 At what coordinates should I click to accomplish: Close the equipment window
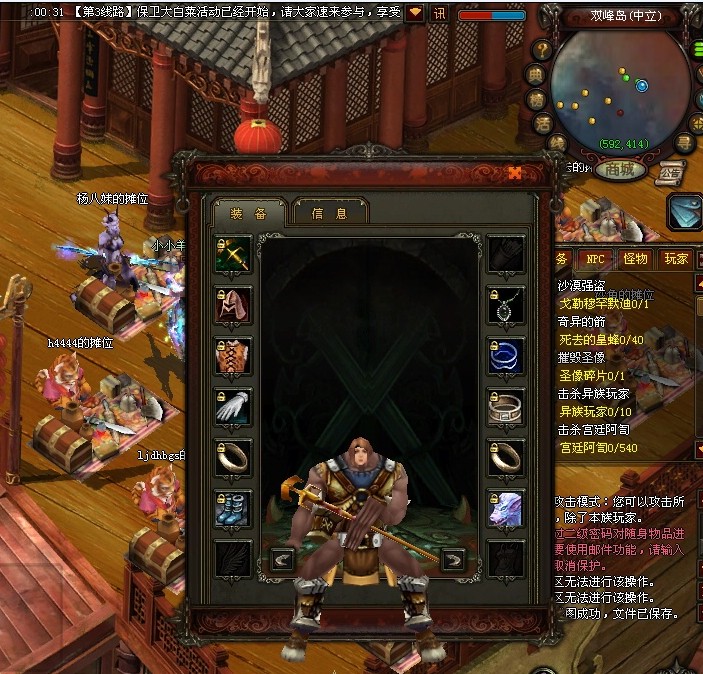515,173
